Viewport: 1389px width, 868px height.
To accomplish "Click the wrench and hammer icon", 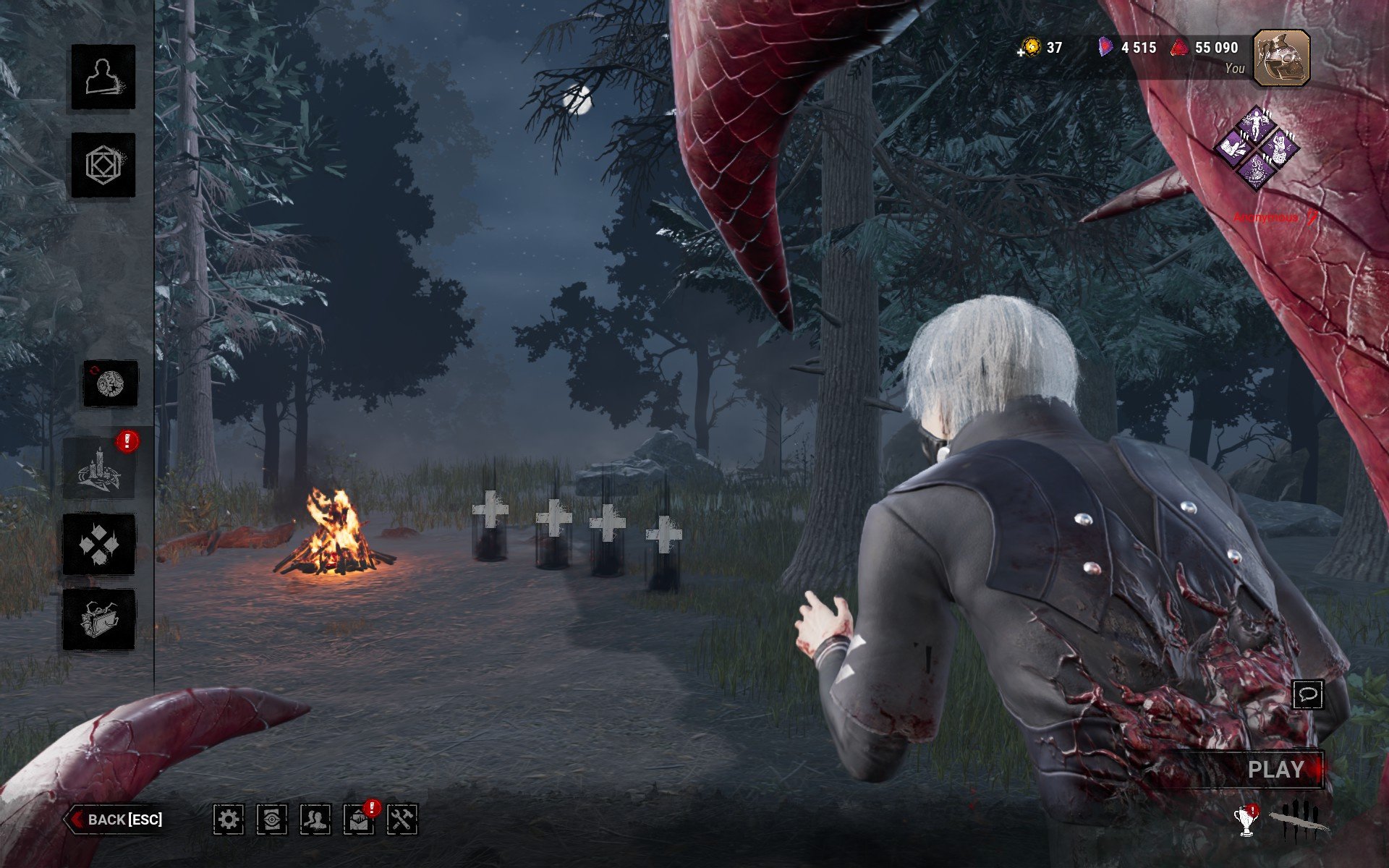I will coord(402,820).
